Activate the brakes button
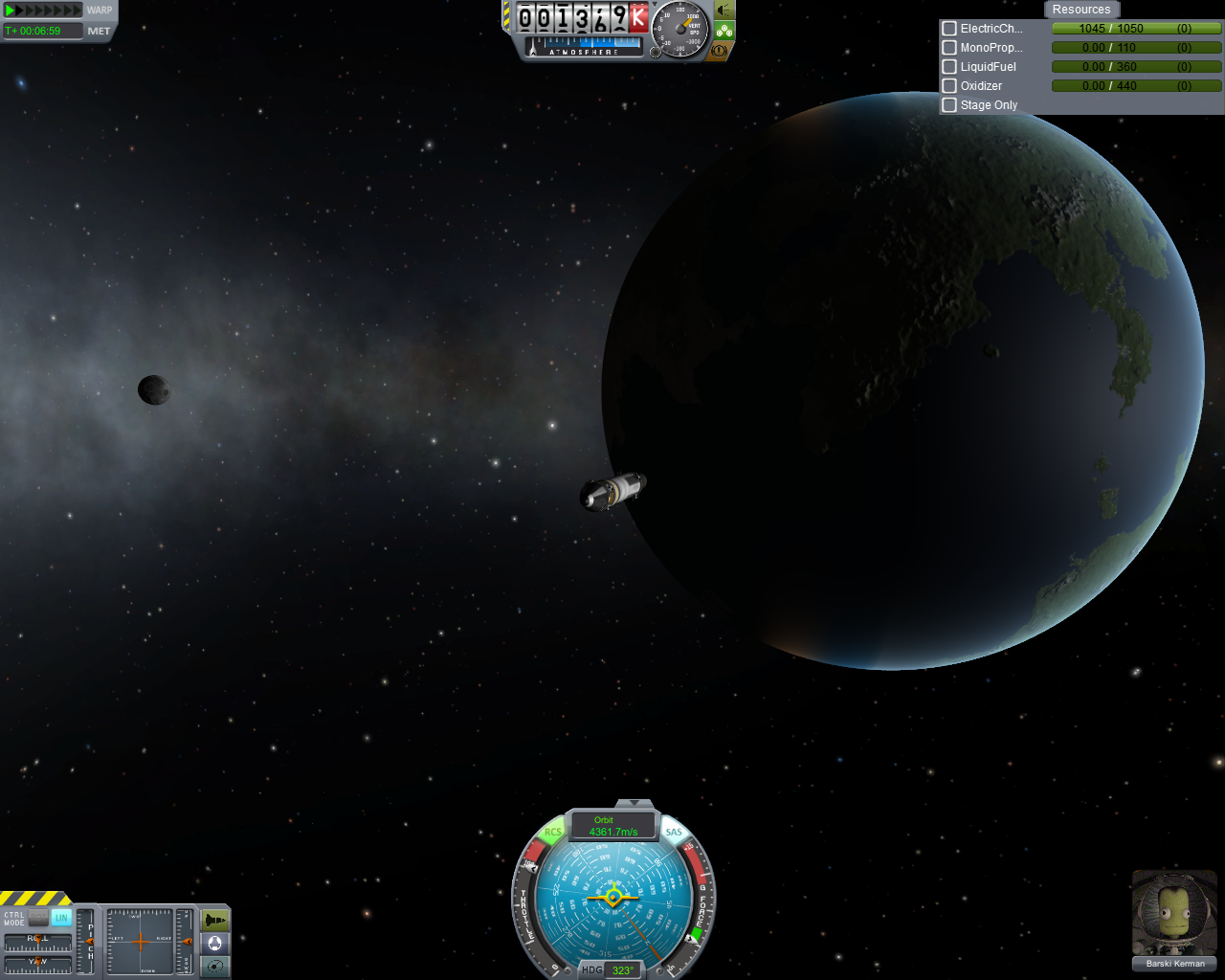 (720, 50)
